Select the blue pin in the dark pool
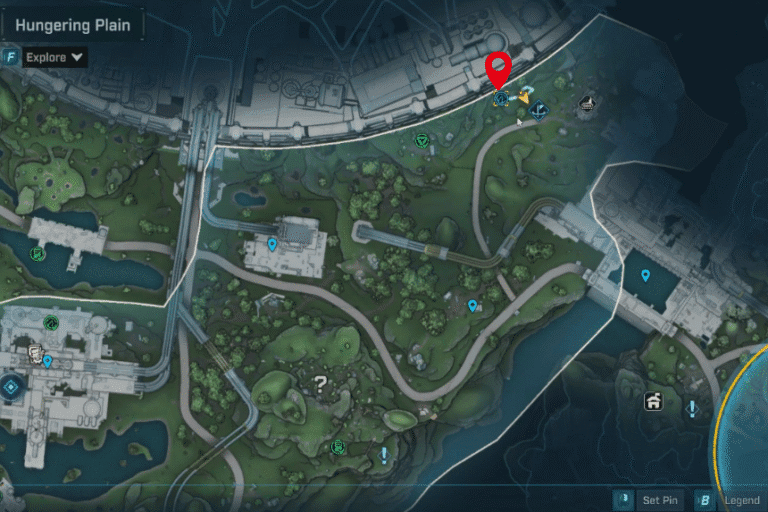768x512 pixels. tap(645, 275)
